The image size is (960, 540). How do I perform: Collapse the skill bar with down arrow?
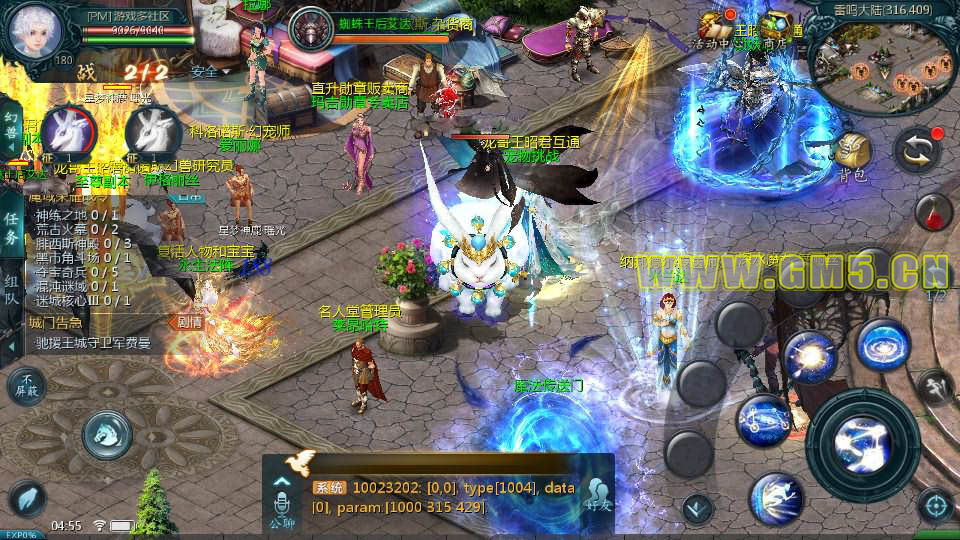pos(697,508)
